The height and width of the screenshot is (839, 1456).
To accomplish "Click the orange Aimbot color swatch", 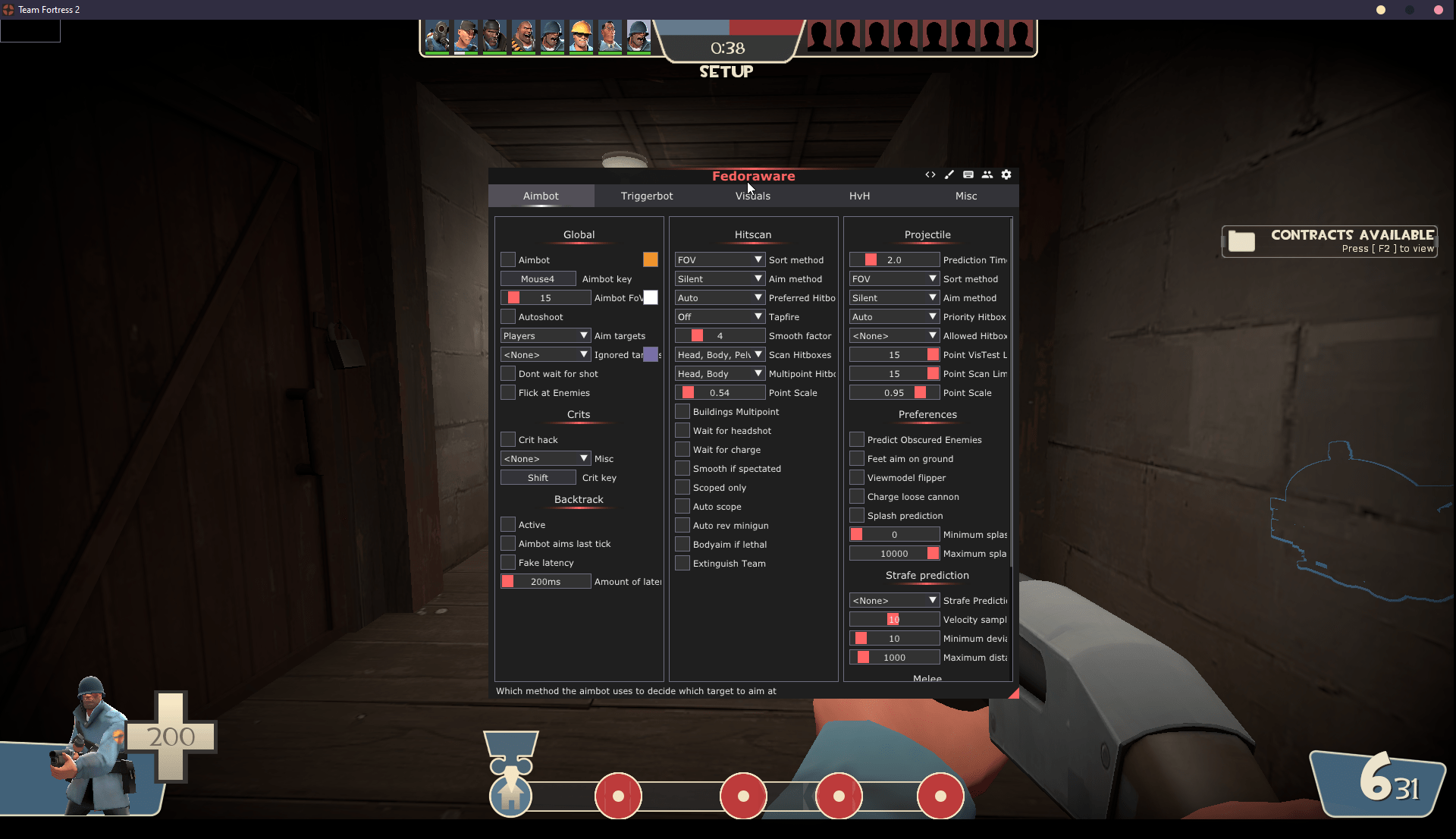I will [650, 259].
